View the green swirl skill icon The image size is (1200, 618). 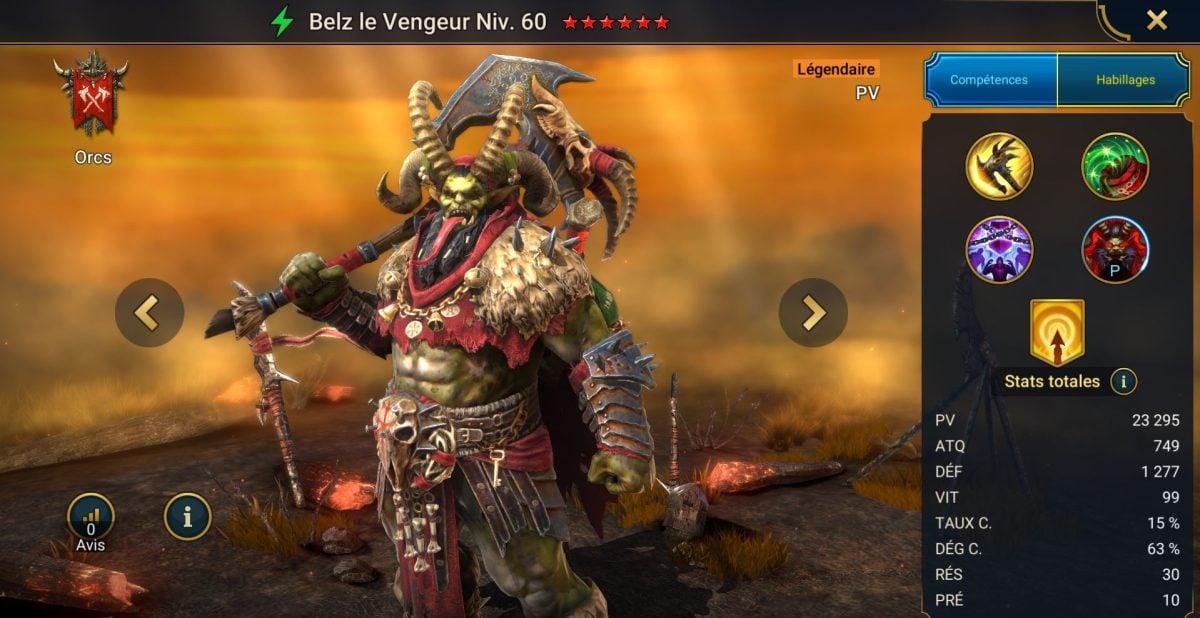(x=1115, y=166)
